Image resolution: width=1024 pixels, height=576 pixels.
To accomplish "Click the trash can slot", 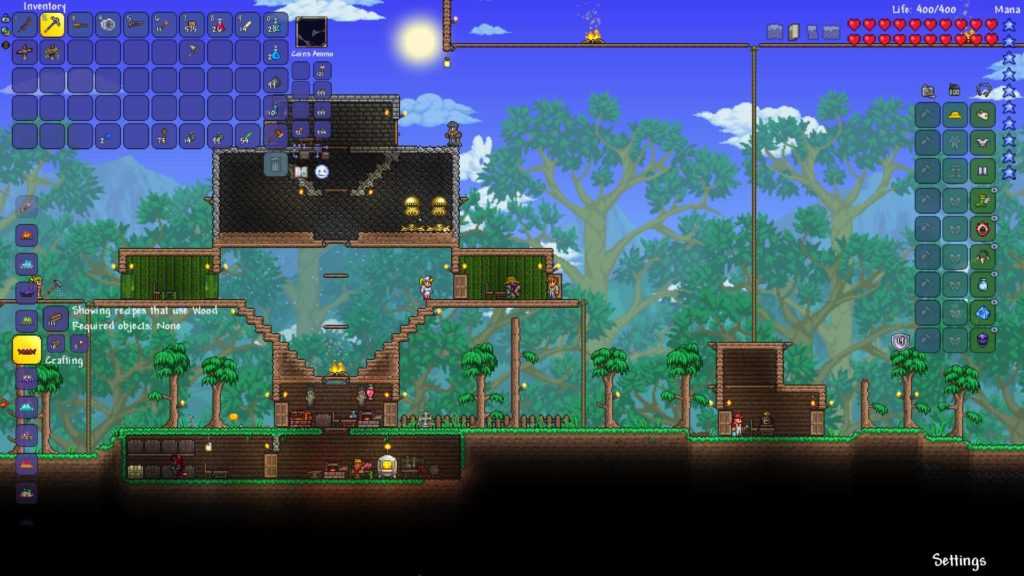I will [276, 163].
